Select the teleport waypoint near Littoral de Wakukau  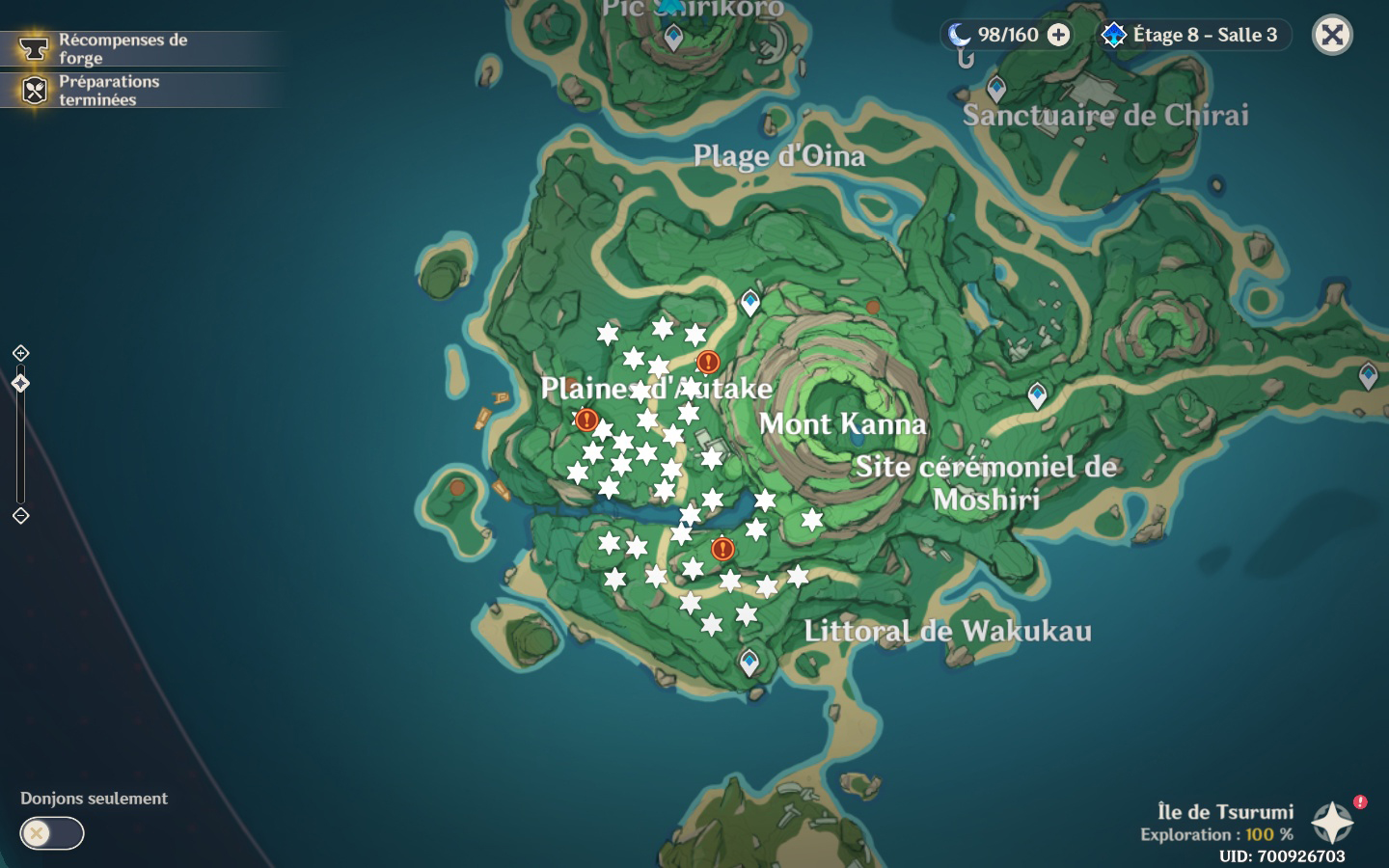(749, 662)
